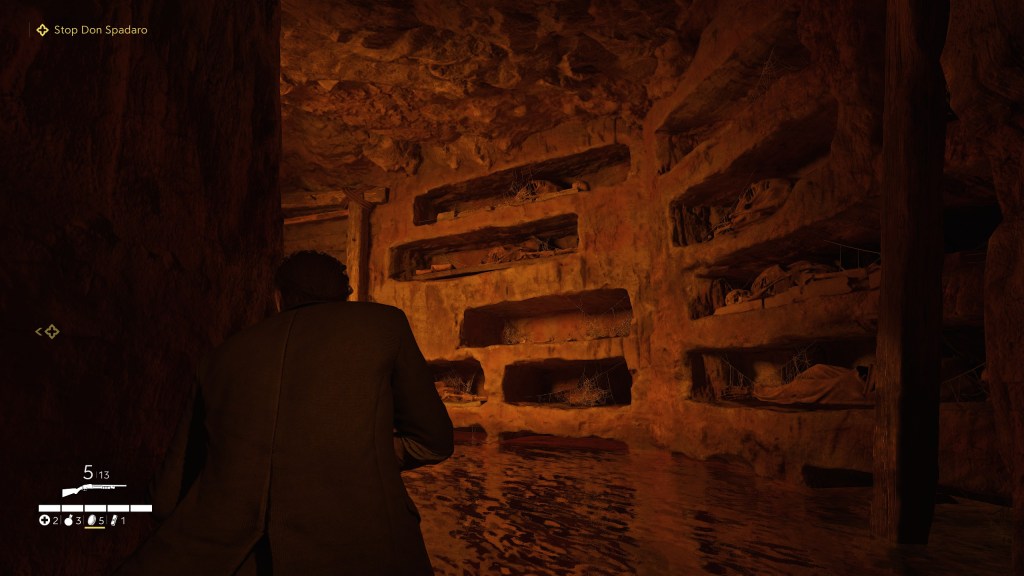This screenshot has width=1024, height=576.
Task: Use the medkit cross icon
Action: coord(44,521)
